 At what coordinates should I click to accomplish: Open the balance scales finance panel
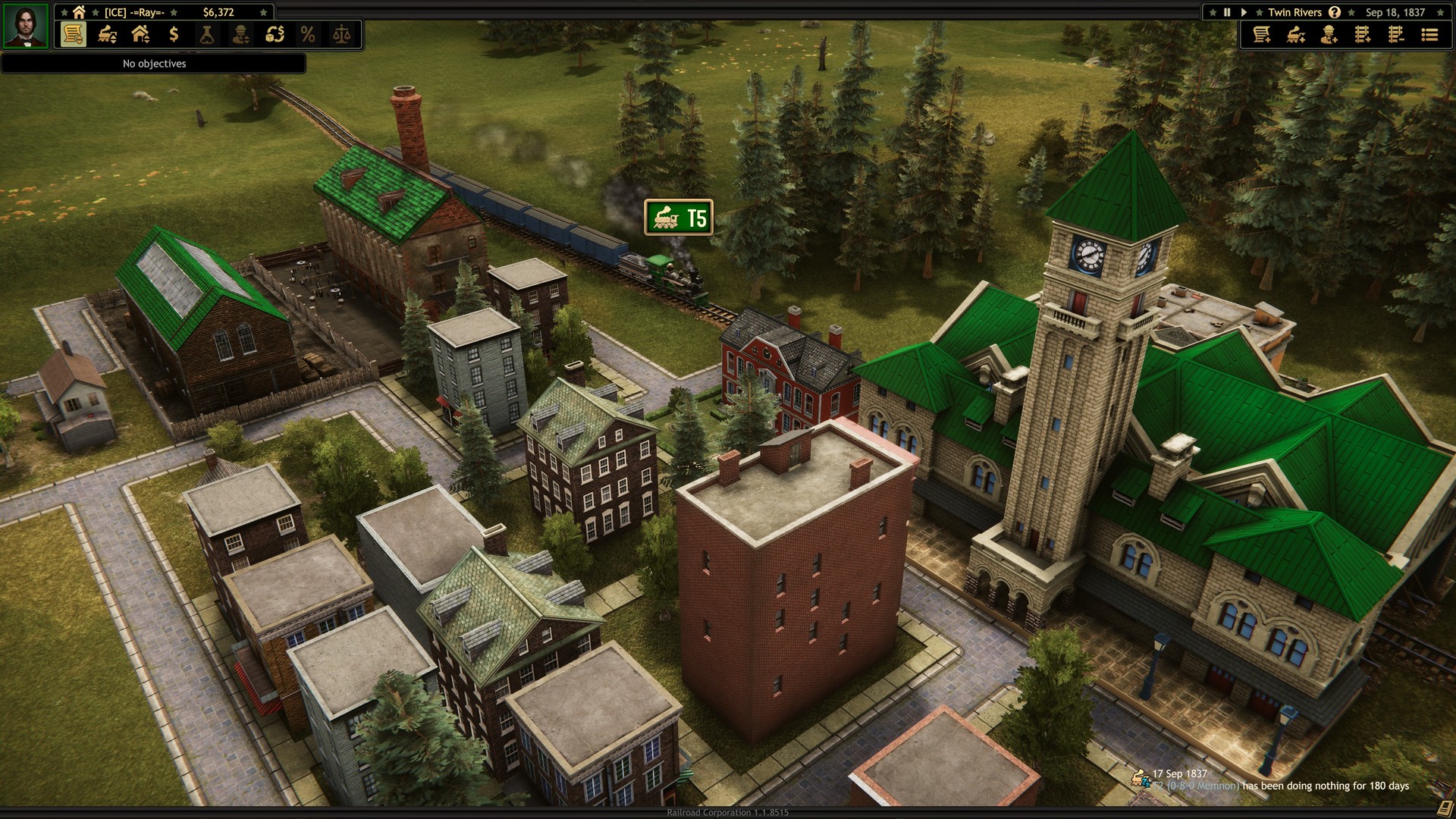click(342, 35)
